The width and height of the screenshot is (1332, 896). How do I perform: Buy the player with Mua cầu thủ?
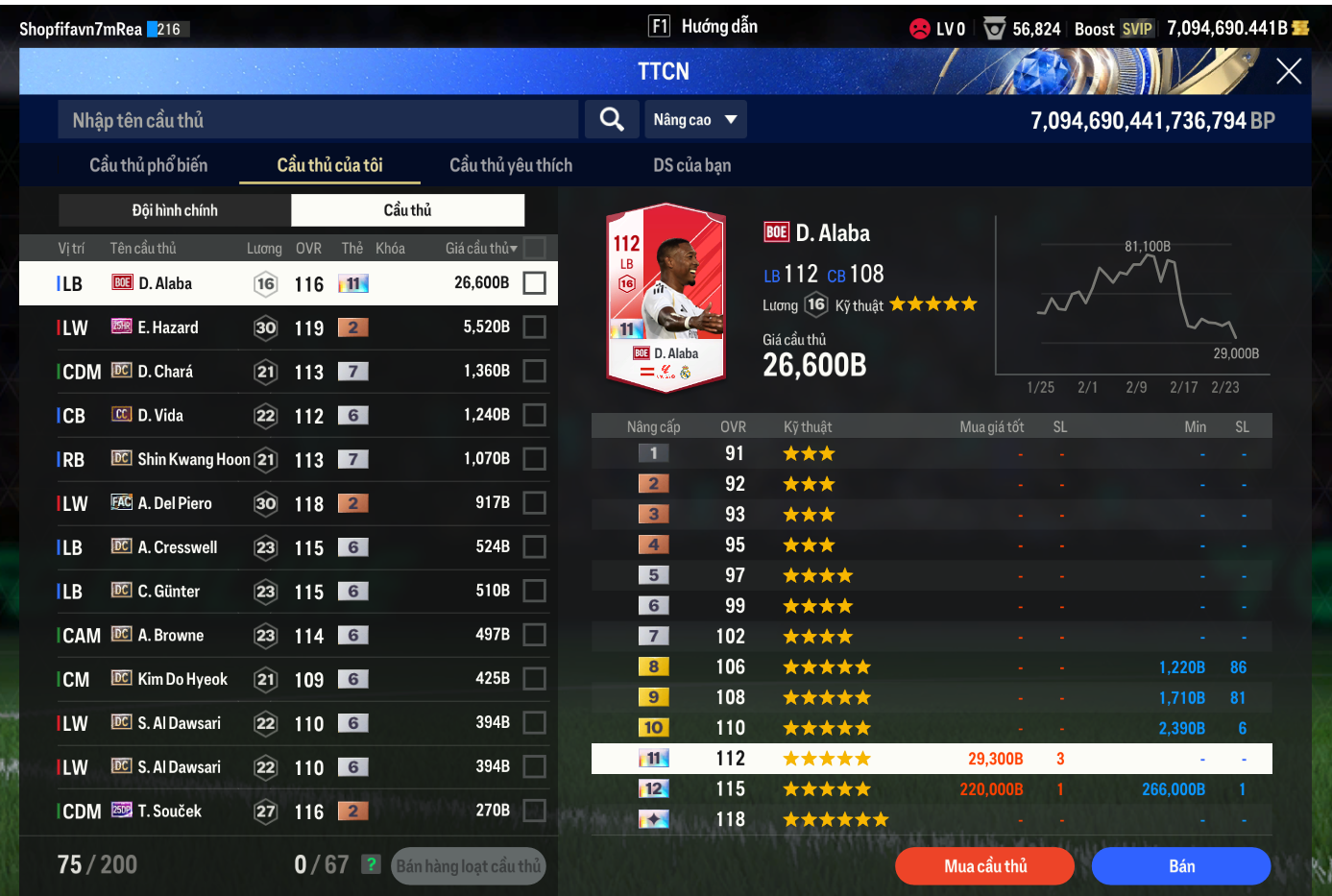984,866
